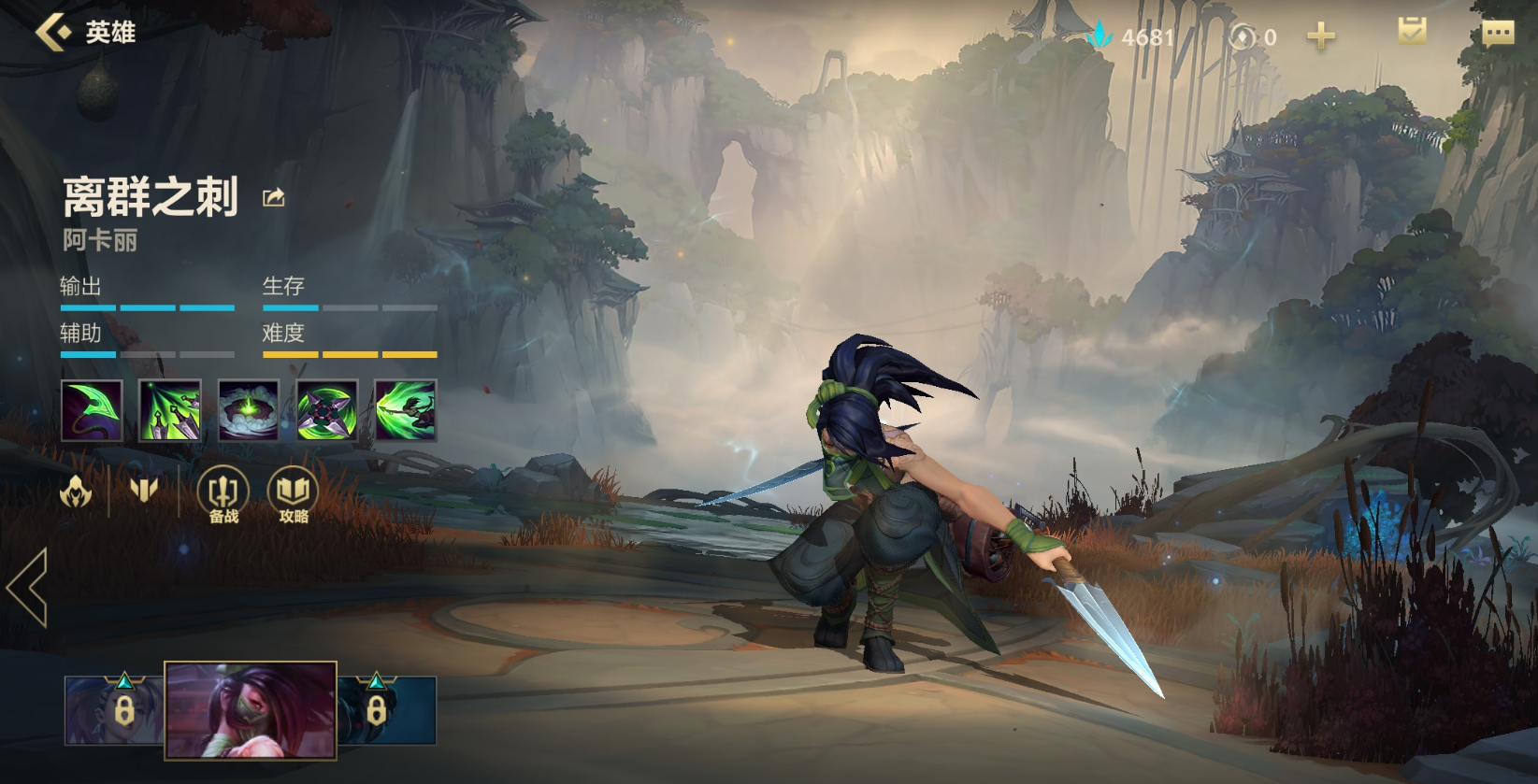Open the chat speech-bubble icon
The width and height of the screenshot is (1538, 784).
pyautogui.click(x=1498, y=34)
